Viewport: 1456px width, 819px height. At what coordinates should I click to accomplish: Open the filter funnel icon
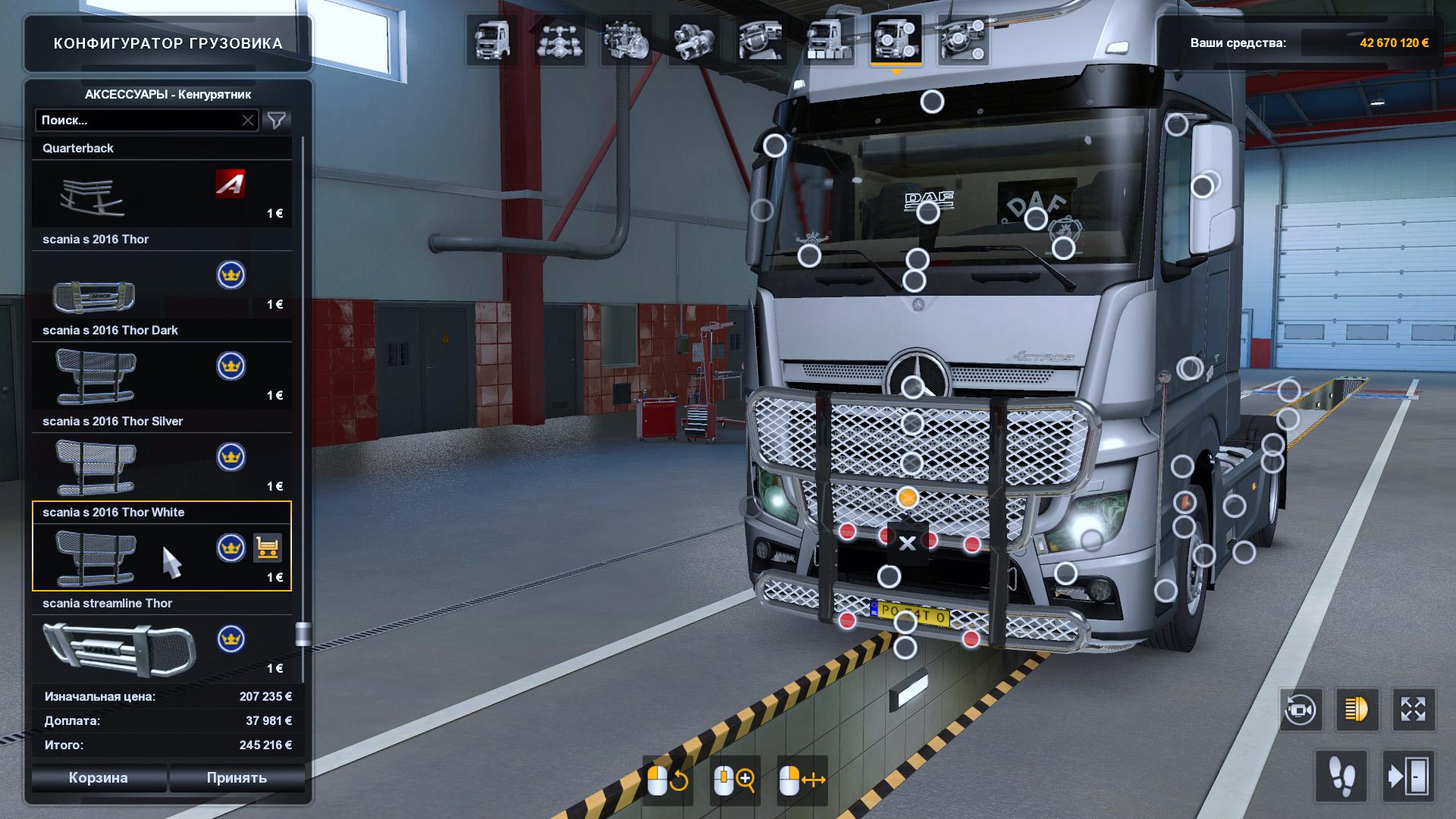277,121
